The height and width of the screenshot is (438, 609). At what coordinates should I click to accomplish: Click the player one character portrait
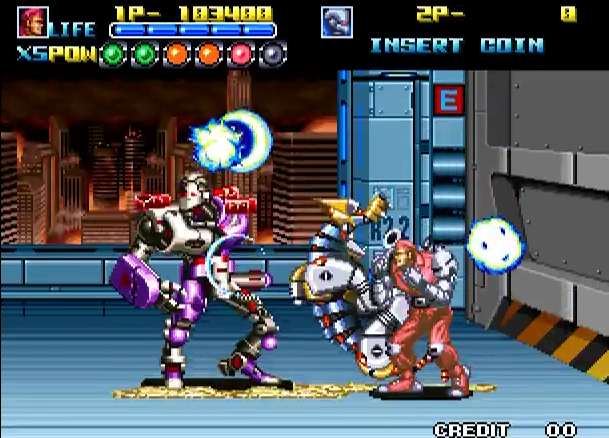32,21
